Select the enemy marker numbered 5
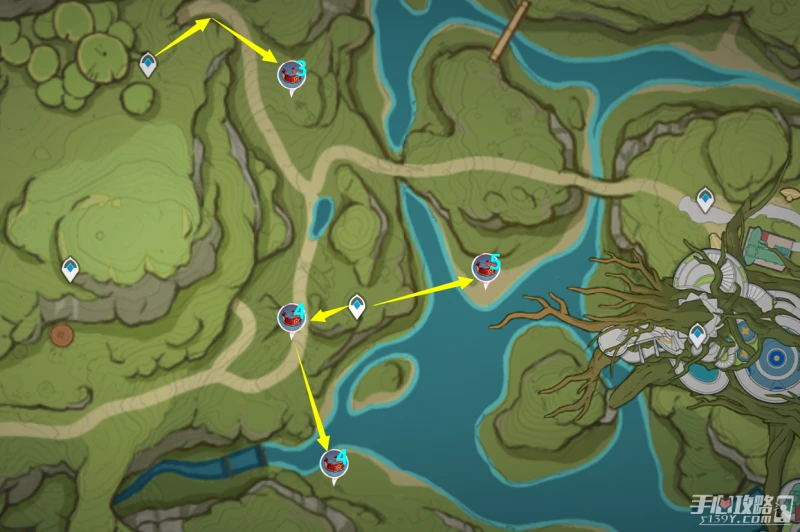Image resolution: width=800 pixels, height=532 pixels. (x=486, y=267)
